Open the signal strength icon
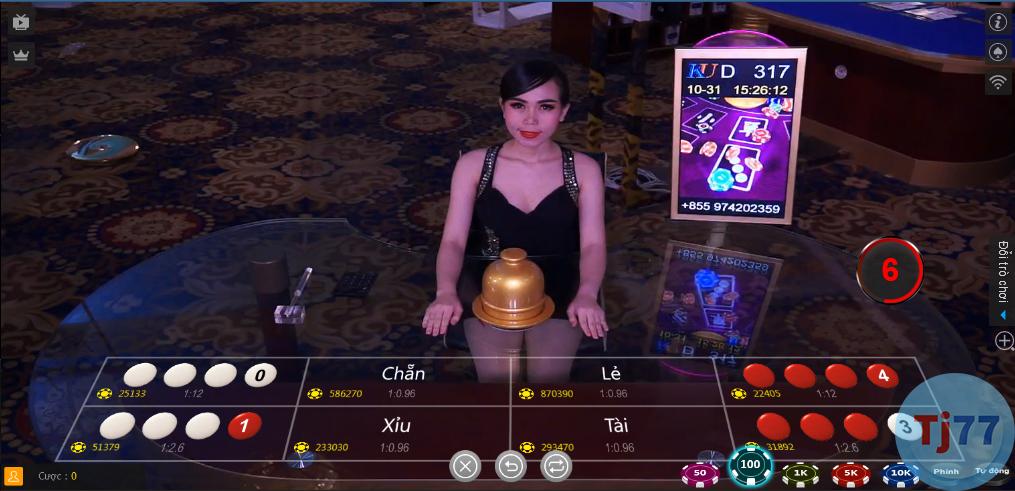 (x=997, y=82)
